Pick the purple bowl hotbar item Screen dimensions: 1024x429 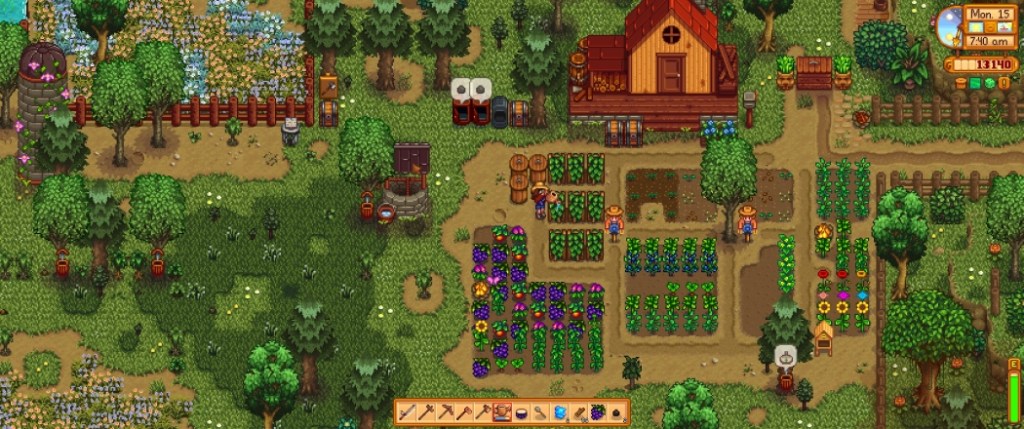coord(521,412)
